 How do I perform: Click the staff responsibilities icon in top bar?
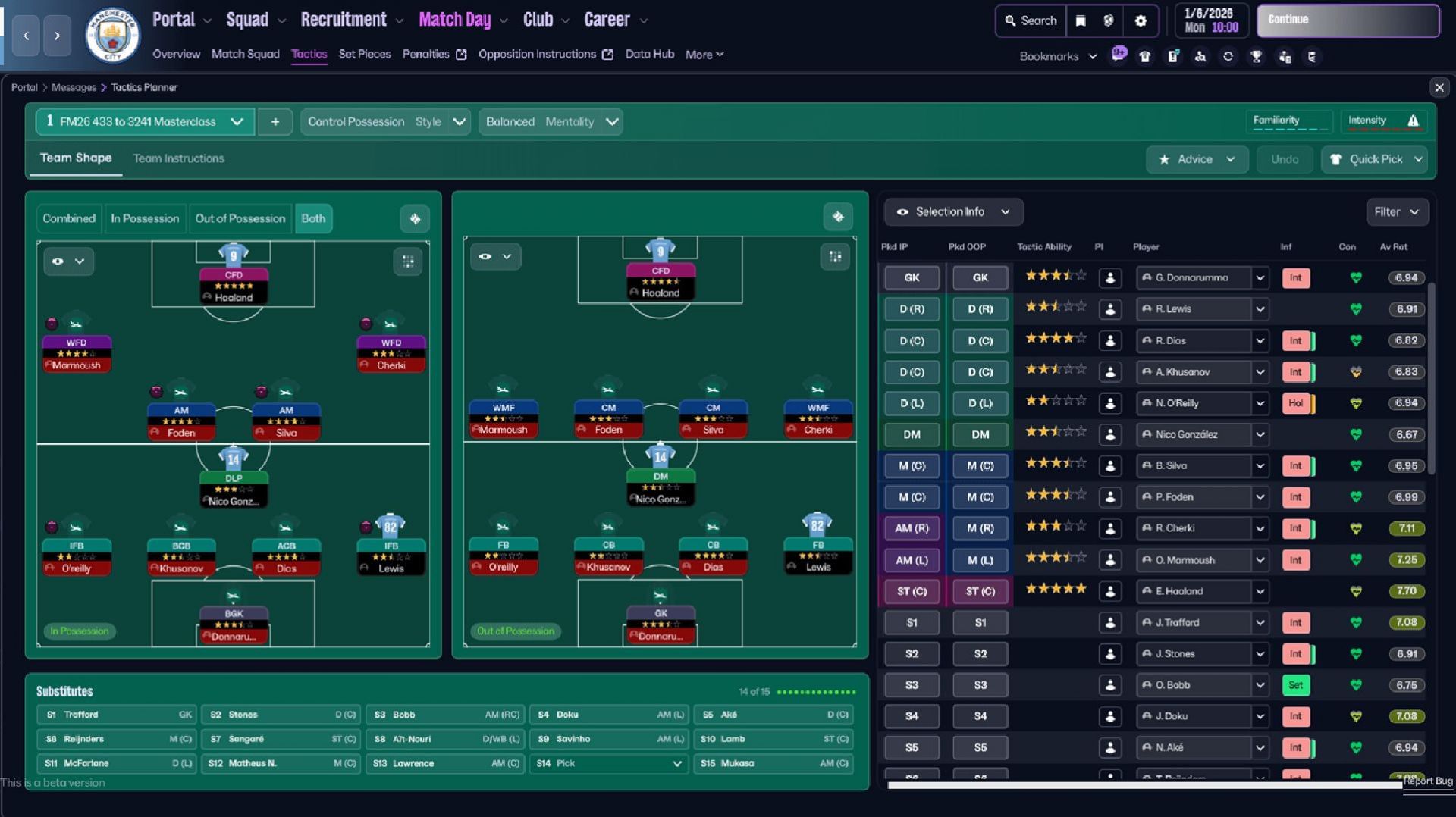(1284, 56)
